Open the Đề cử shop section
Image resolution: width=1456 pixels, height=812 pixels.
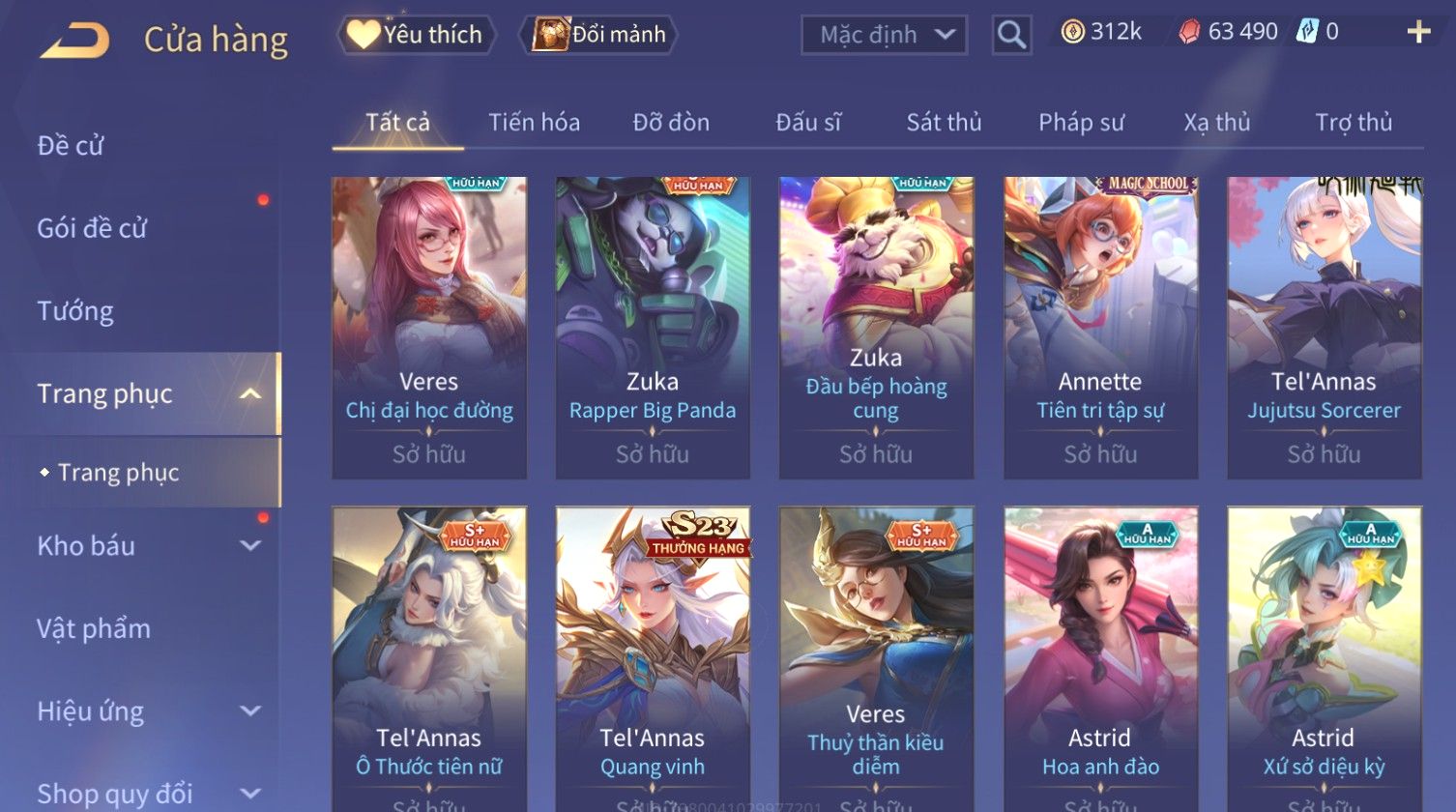(71, 146)
